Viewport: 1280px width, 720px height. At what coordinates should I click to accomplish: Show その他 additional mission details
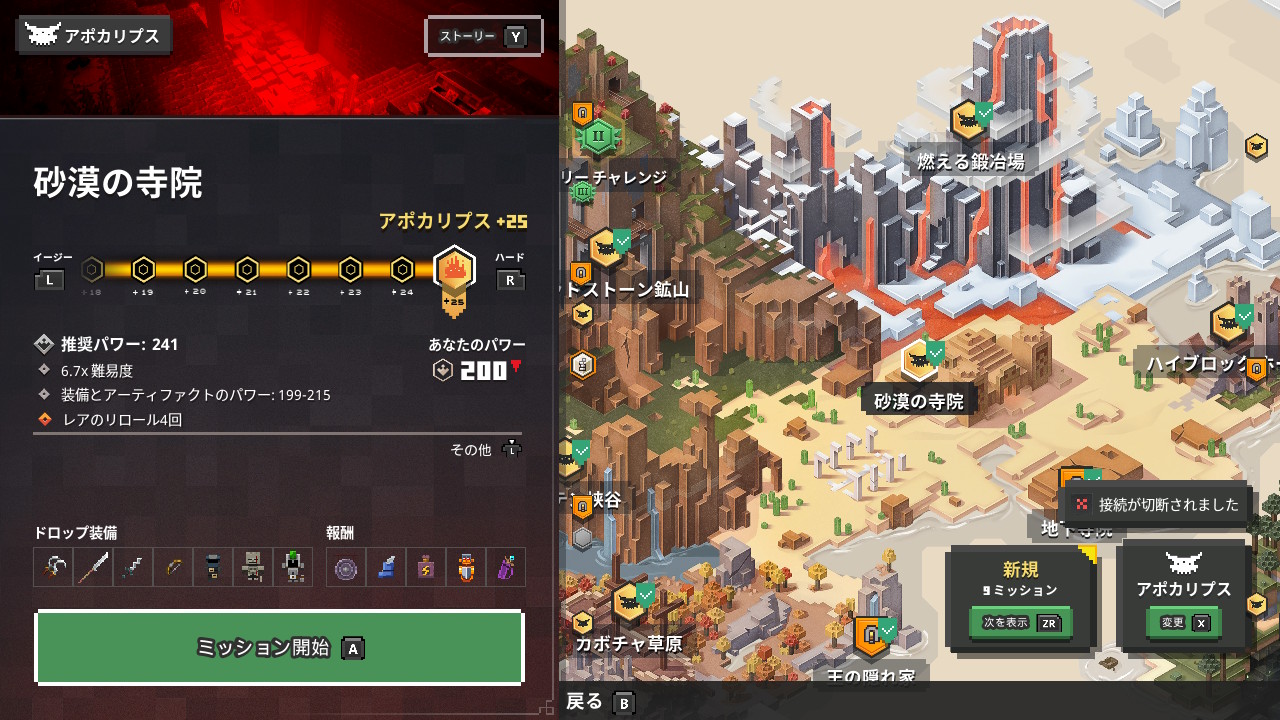[487, 450]
